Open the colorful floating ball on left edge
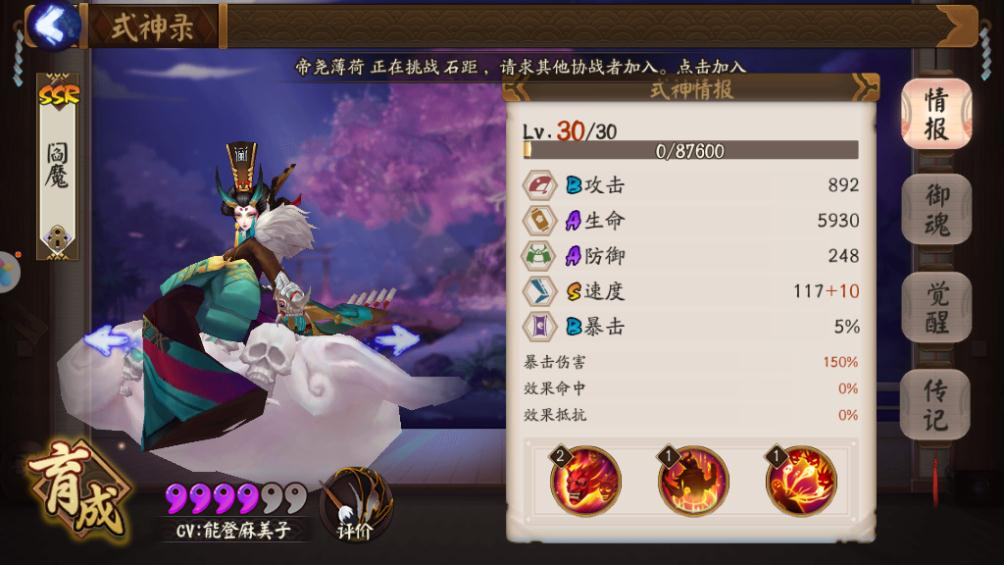 6,268
